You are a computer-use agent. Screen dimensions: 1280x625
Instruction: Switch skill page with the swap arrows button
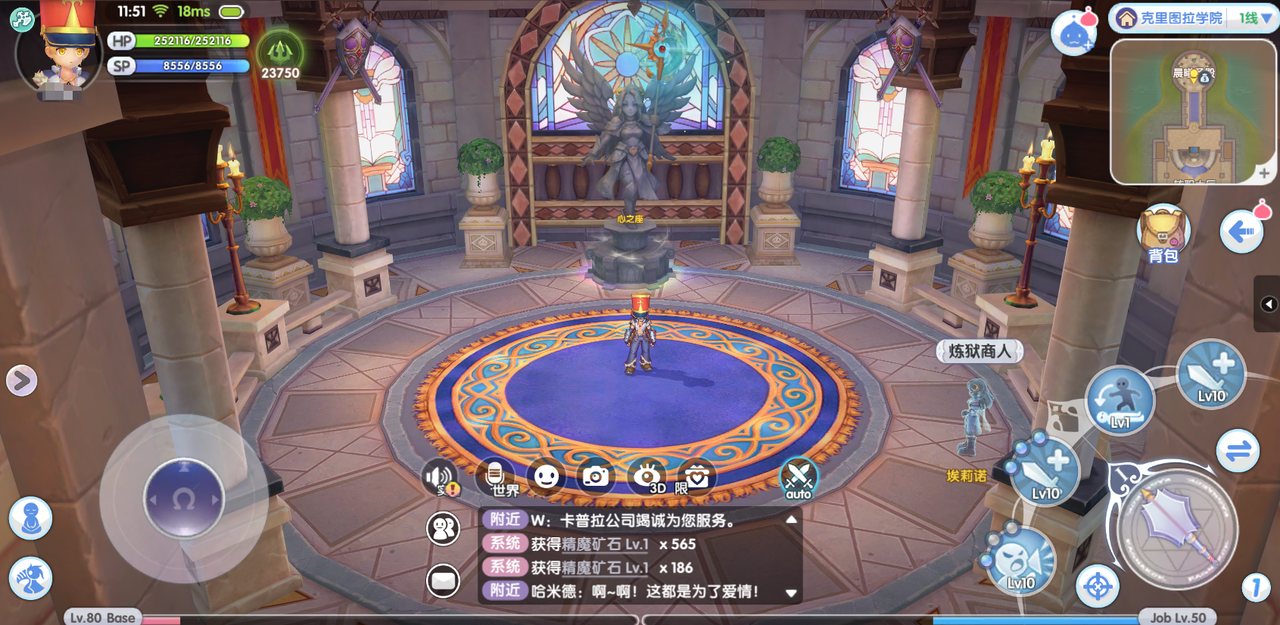(1238, 451)
